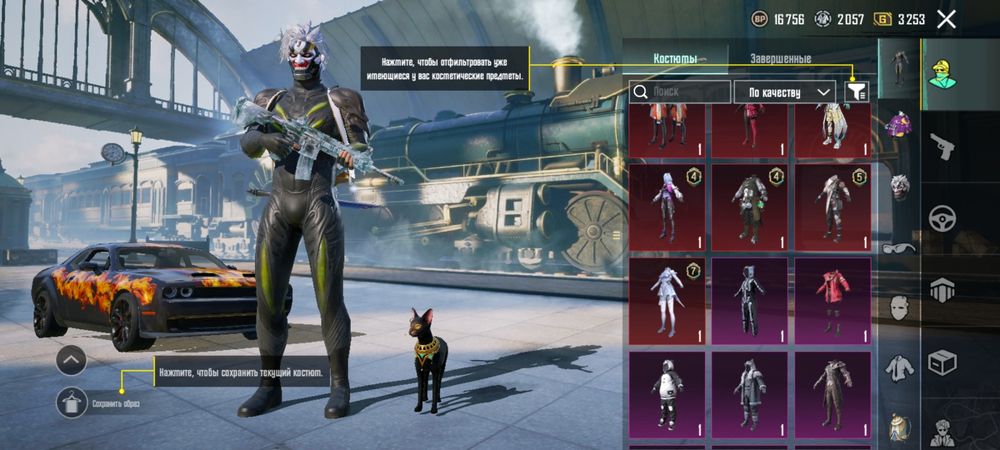Screen dimensions: 1000x450
Task: Select the pistol weapon skins category
Action: (942, 147)
